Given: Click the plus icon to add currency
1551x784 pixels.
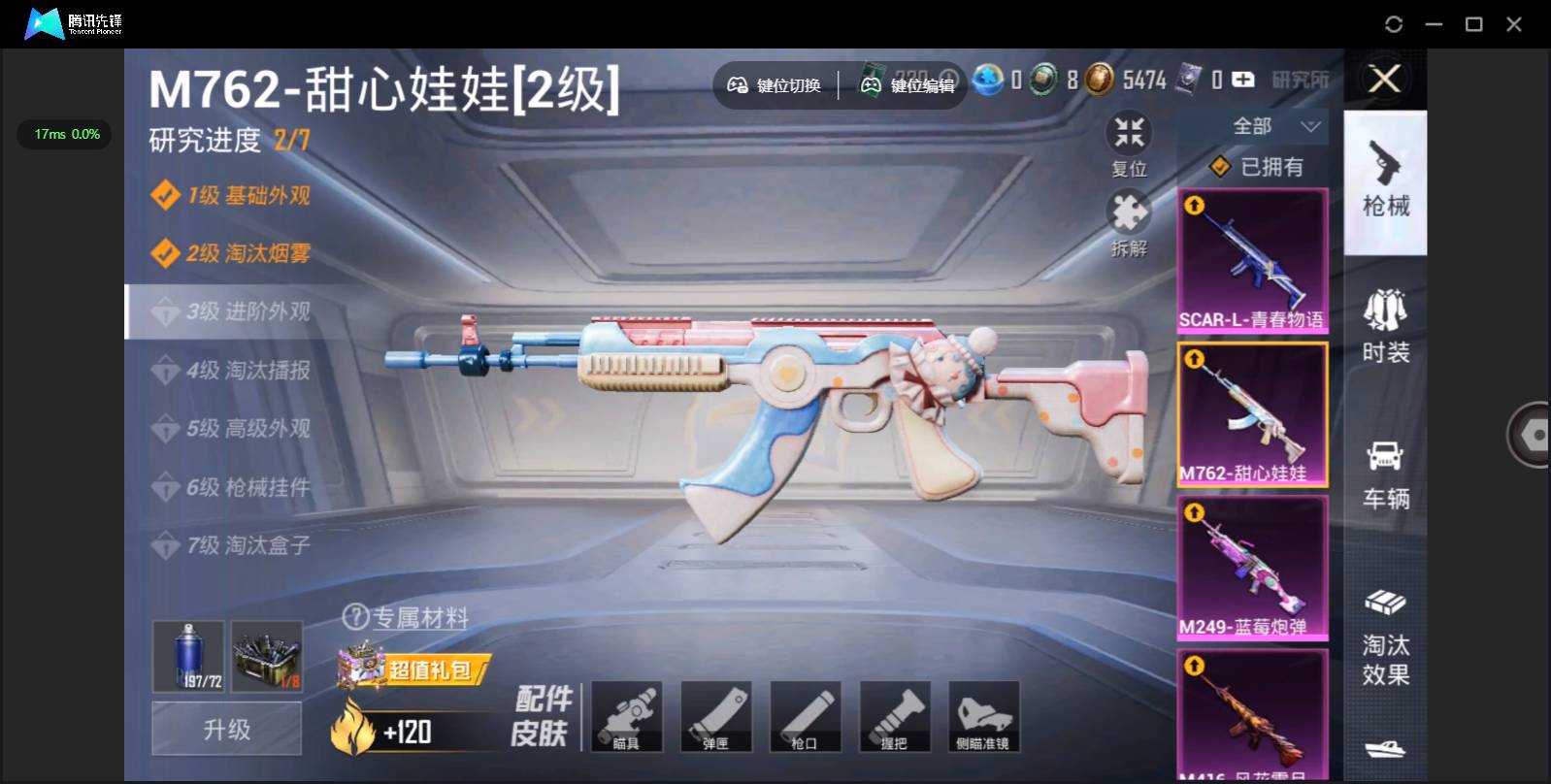Looking at the screenshot, I should [x=1242, y=81].
